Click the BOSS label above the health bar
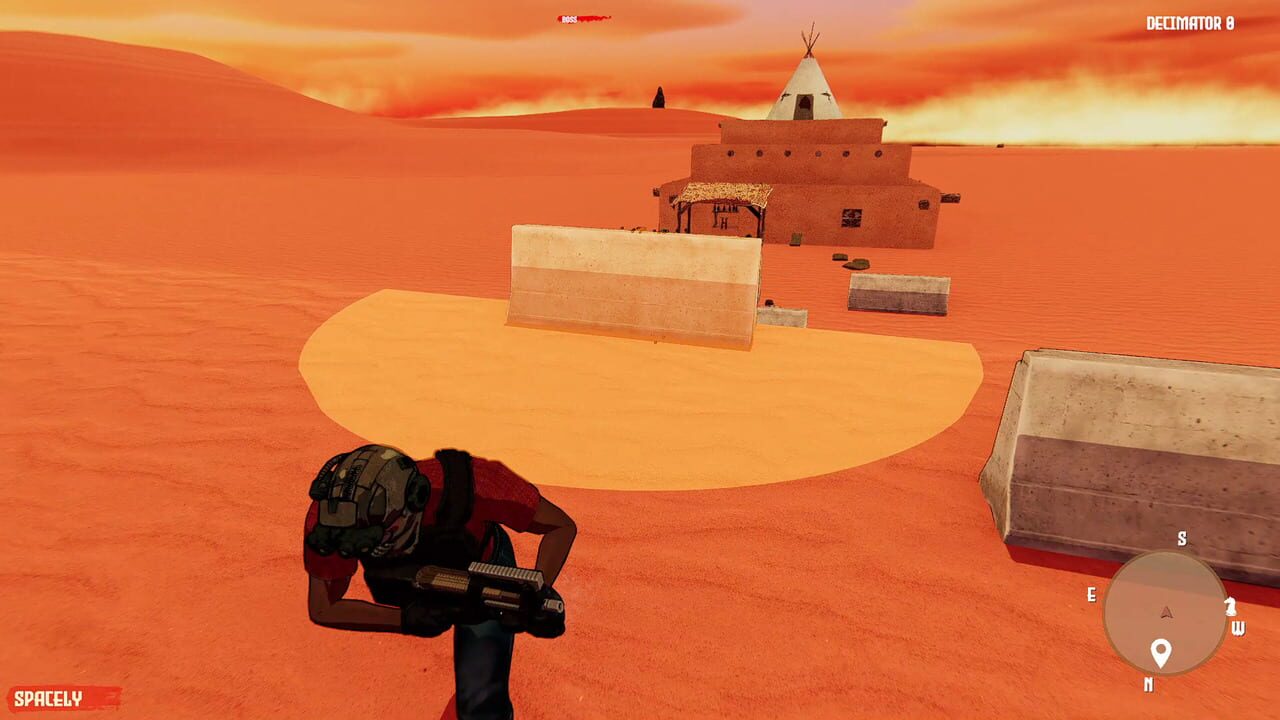The width and height of the screenshot is (1280, 720). [x=569, y=18]
